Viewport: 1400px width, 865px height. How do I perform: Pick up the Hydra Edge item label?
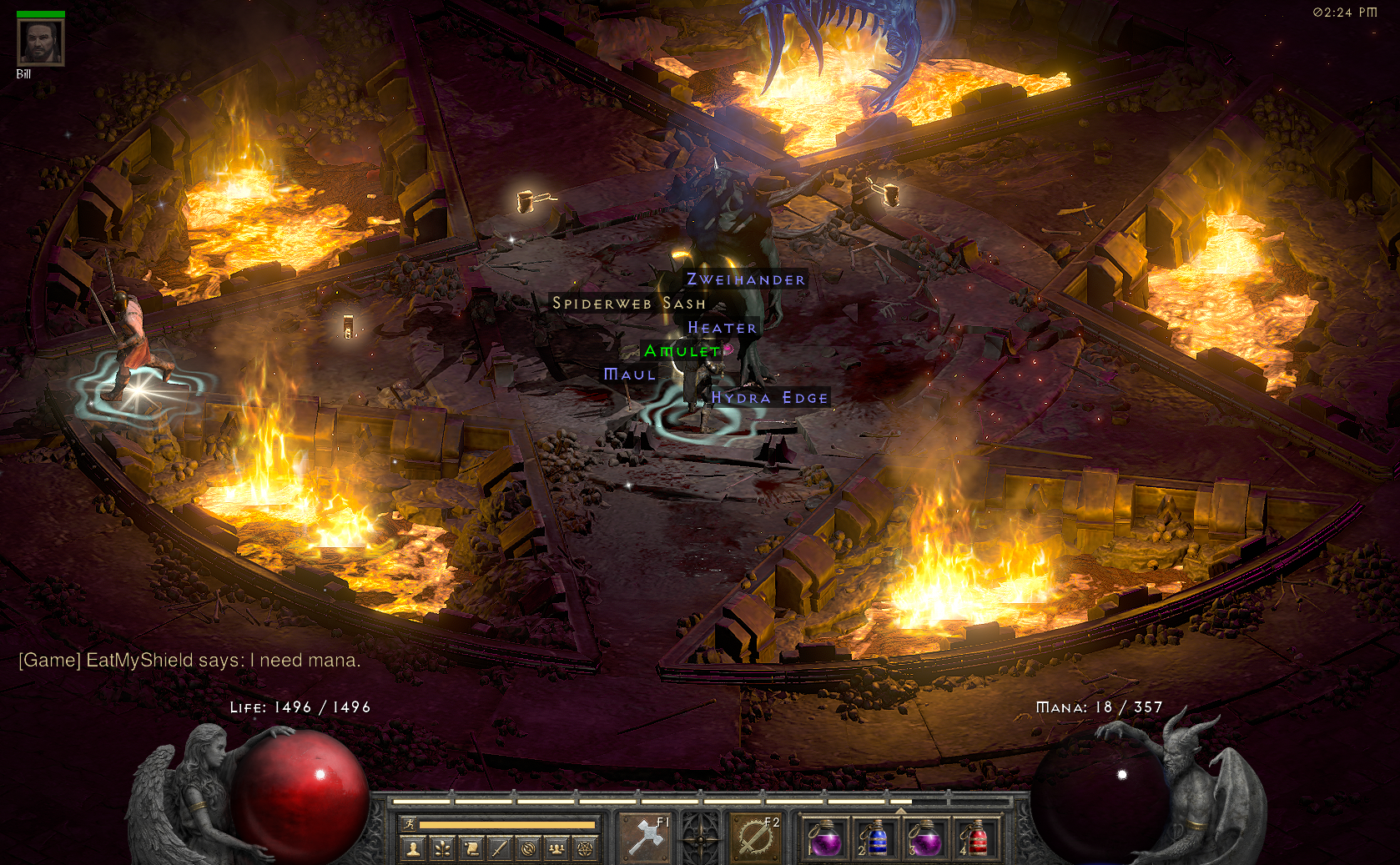[769, 398]
